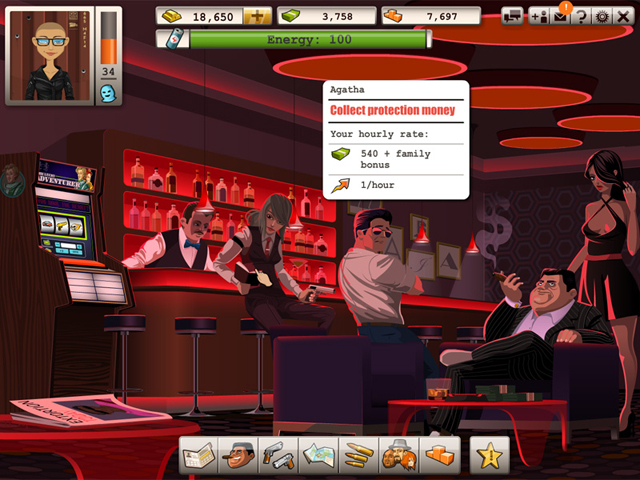Open the chat speech-bubble button
The image size is (640, 480).
pyautogui.click(x=512, y=16)
